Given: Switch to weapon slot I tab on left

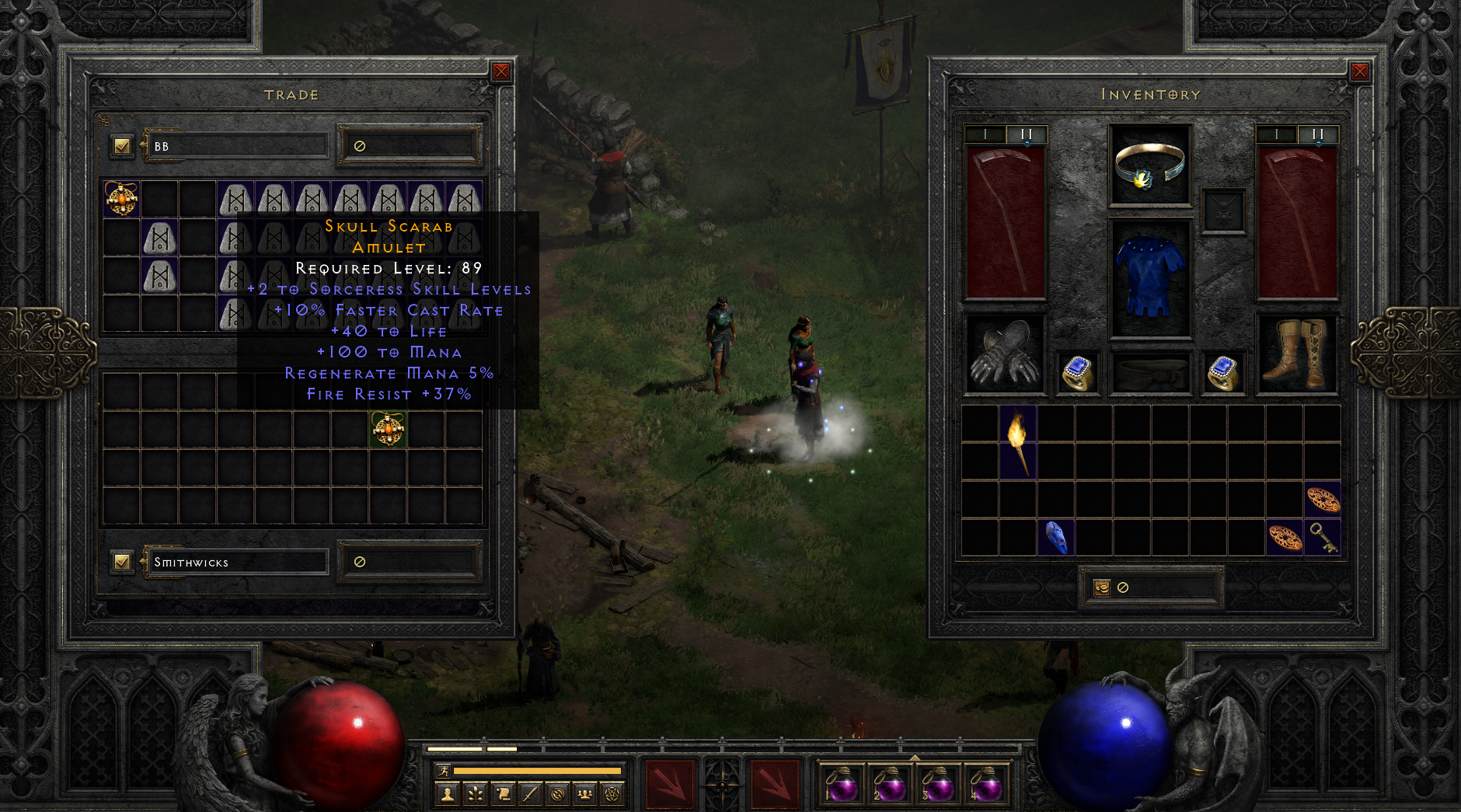Looking at the screenshot, I should click(x=985, y=133).
